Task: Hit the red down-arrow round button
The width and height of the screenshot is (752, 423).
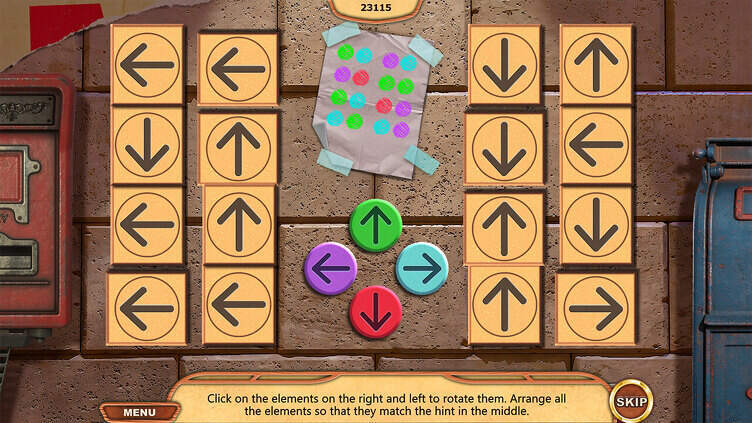Action: pyautogui.click(x=375, y=311)
